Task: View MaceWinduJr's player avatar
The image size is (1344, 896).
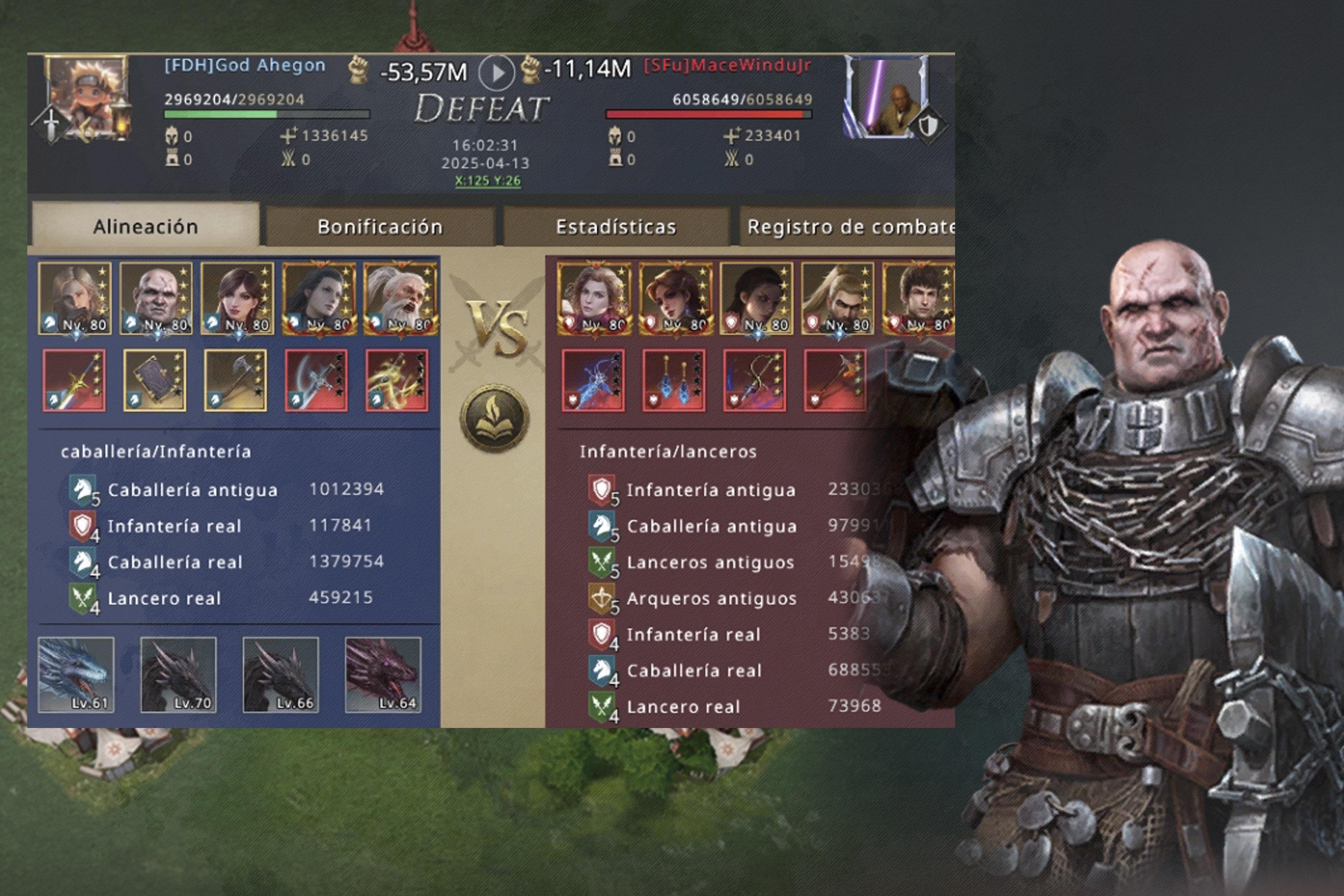Action: point(886,97)
